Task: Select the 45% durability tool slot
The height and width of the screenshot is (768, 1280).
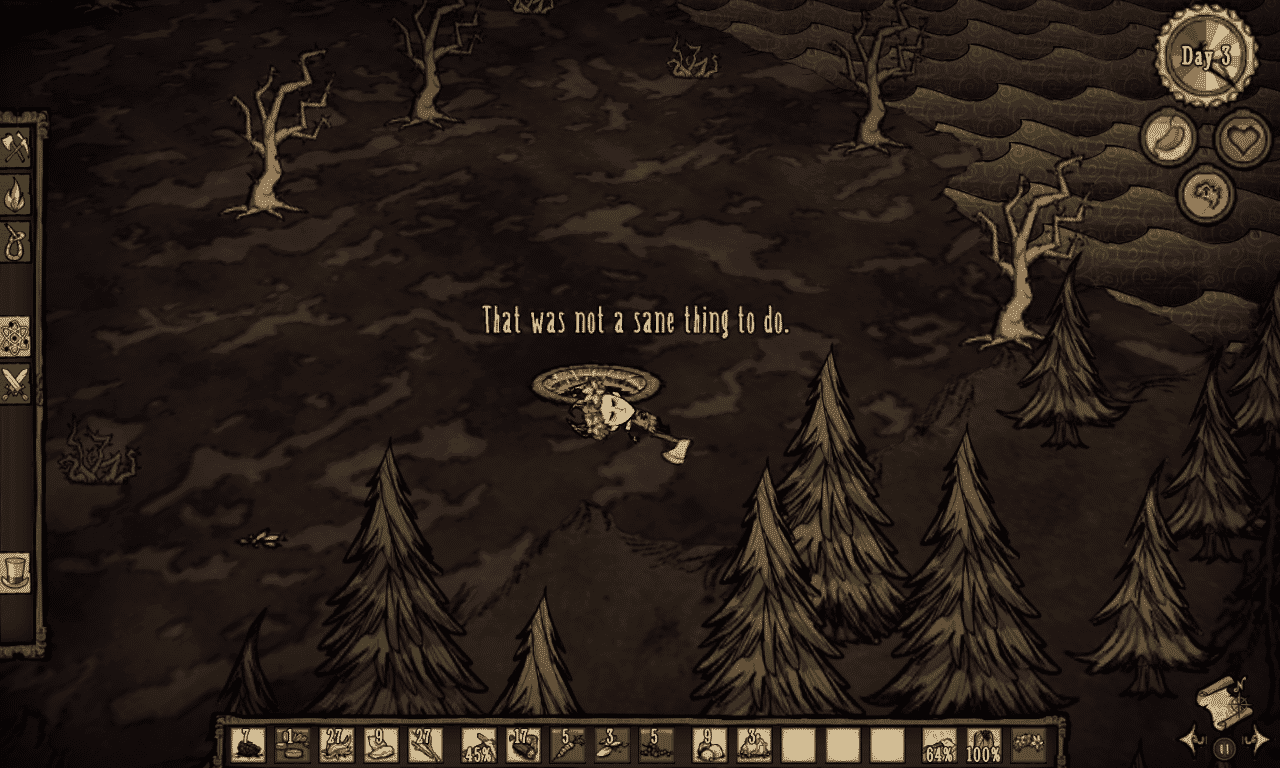Action: (479, 745)
